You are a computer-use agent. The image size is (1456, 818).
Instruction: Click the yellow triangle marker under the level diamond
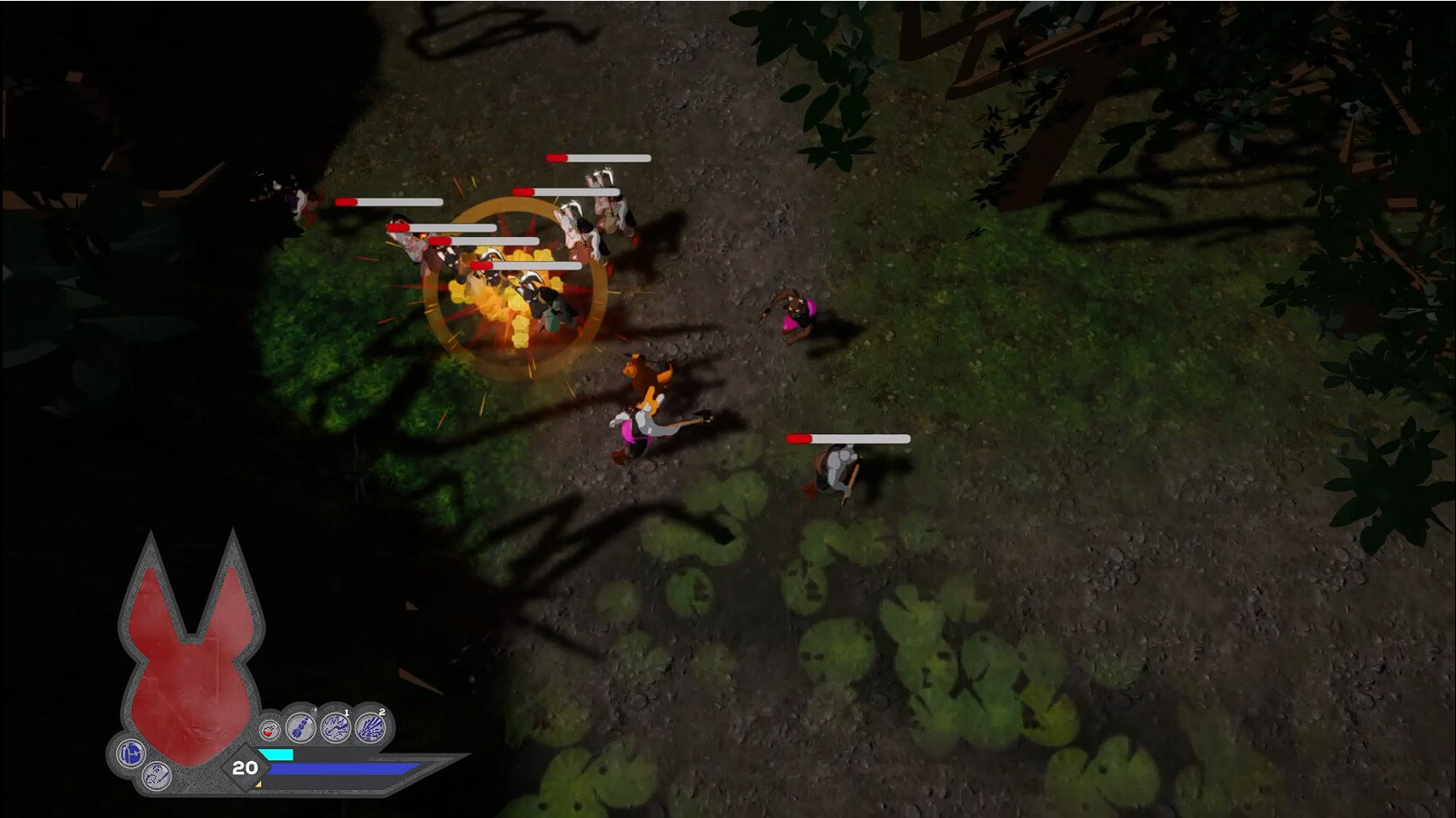259,783
